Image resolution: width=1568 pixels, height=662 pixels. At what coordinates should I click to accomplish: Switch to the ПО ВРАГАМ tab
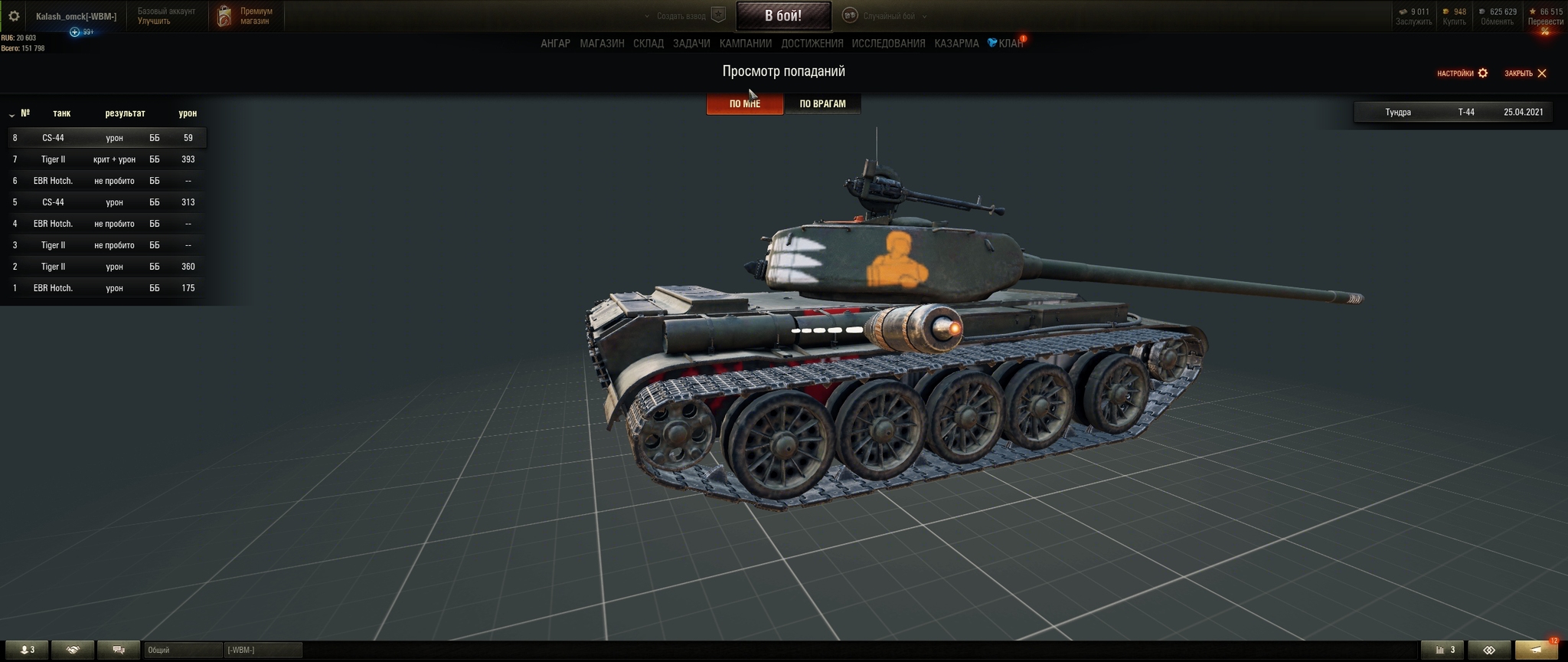tap(822, 103)
